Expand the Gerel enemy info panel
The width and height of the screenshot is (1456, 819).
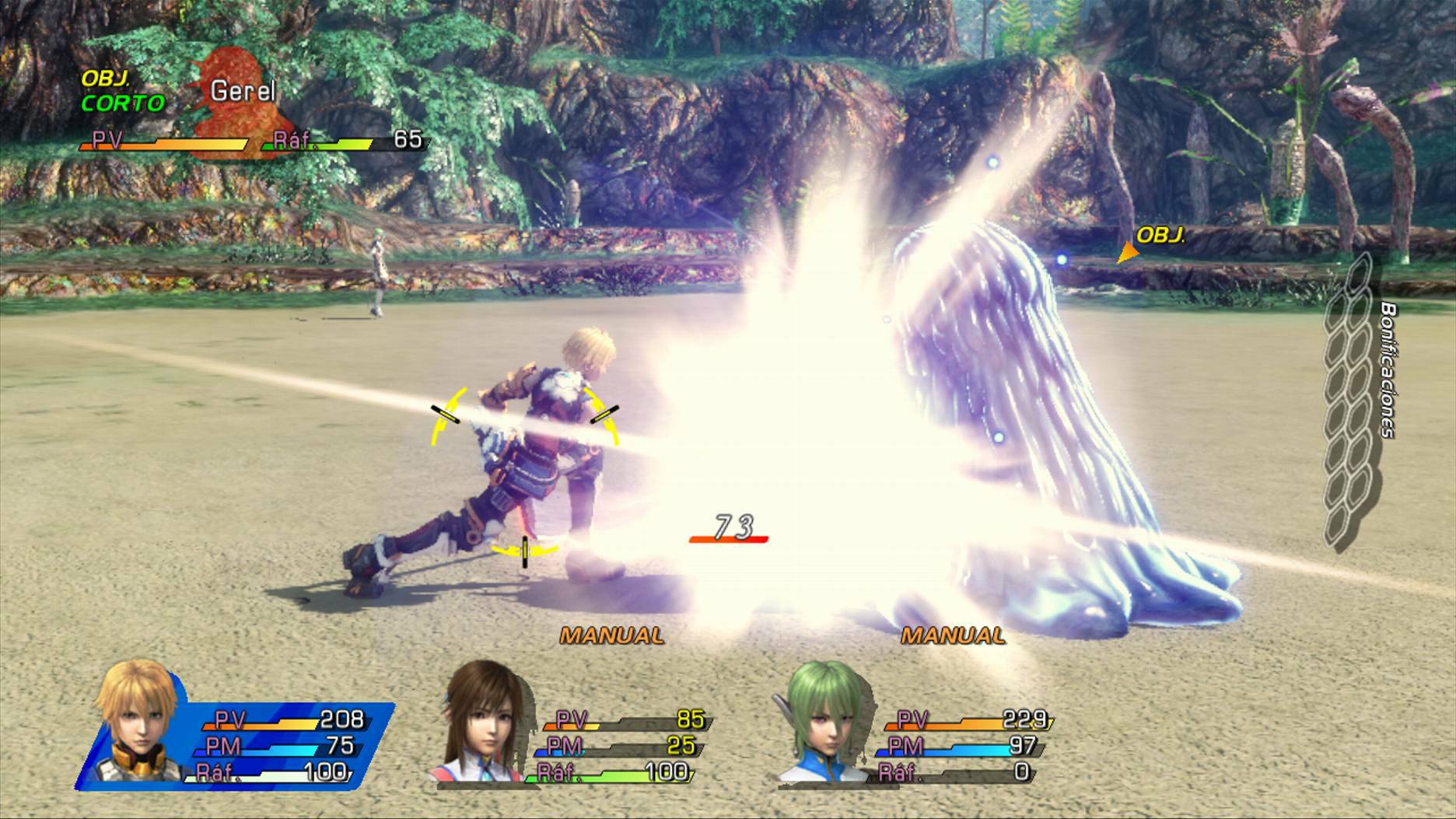pos(249,109)
